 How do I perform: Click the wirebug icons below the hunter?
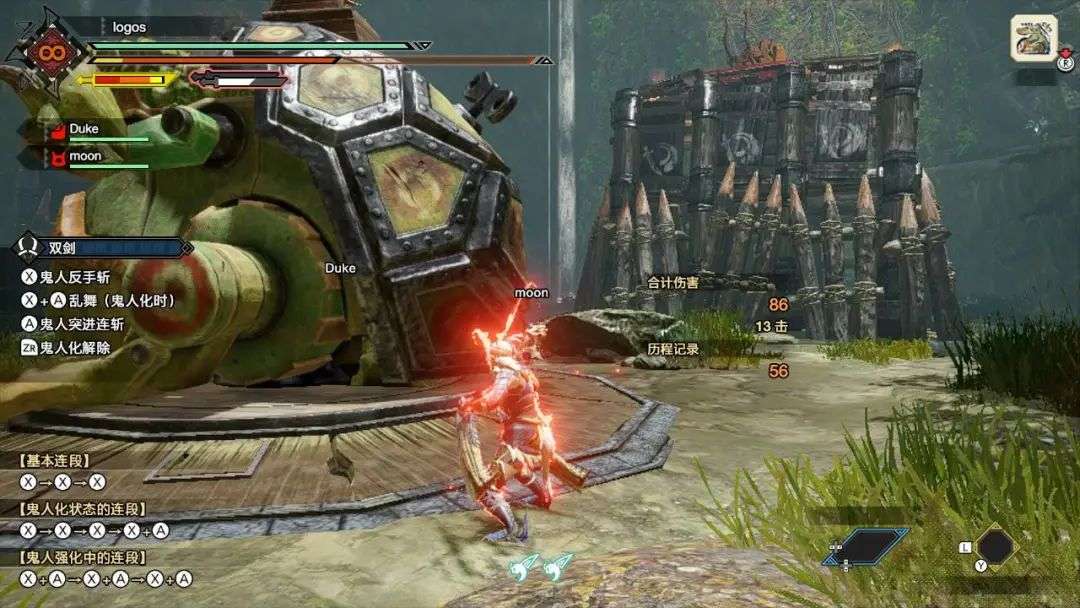coord(540,567)
